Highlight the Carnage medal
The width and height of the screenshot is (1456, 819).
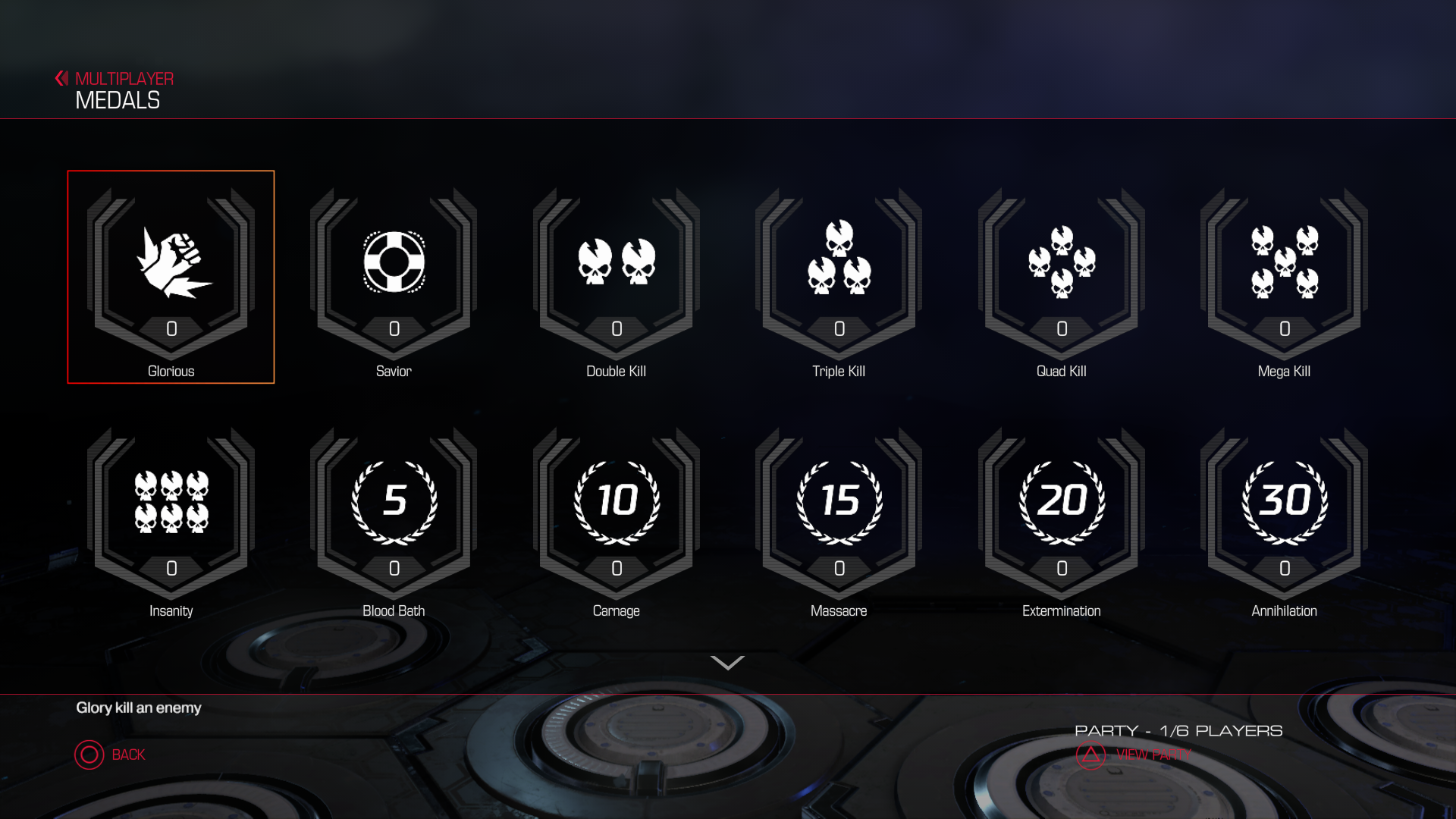(x=616, y=516)
